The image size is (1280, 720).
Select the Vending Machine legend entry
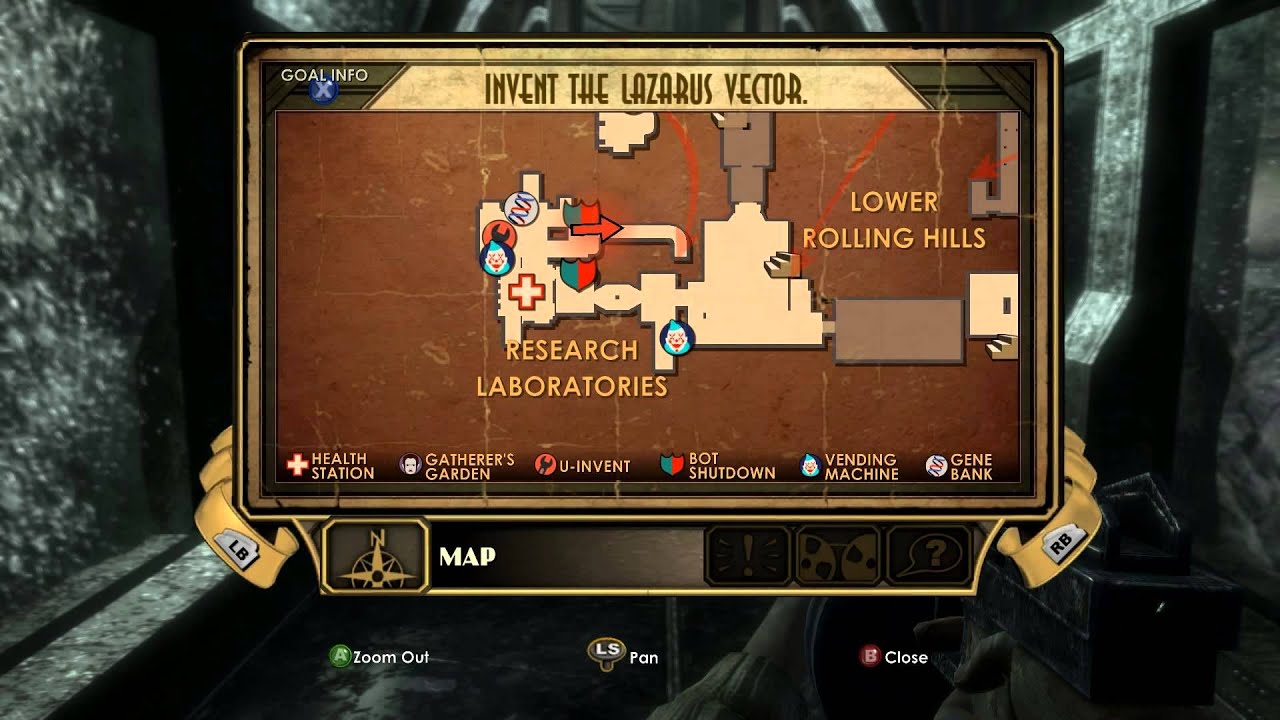[x=849, y=466]
